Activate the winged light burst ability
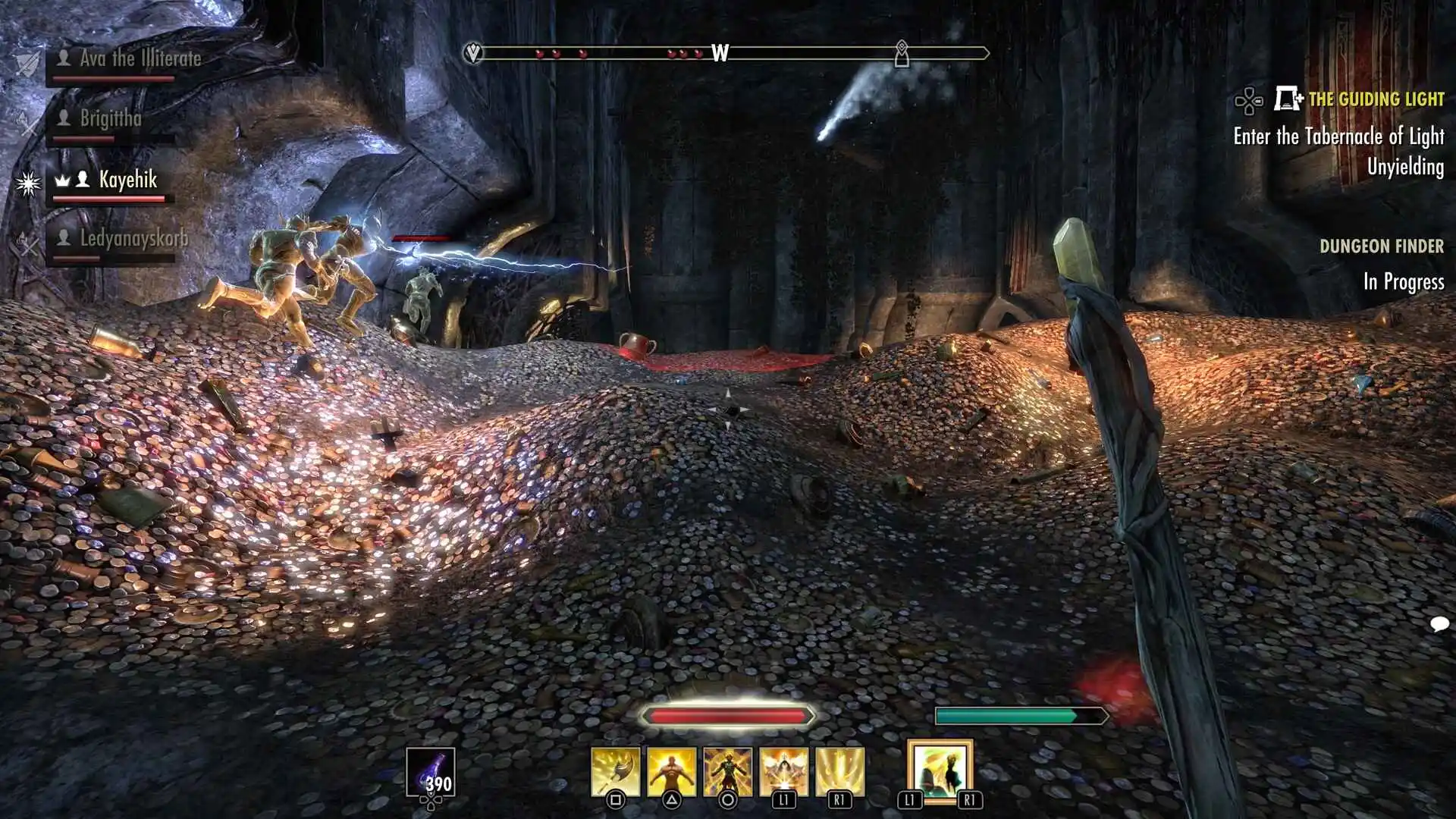 [x=783, y=772]
